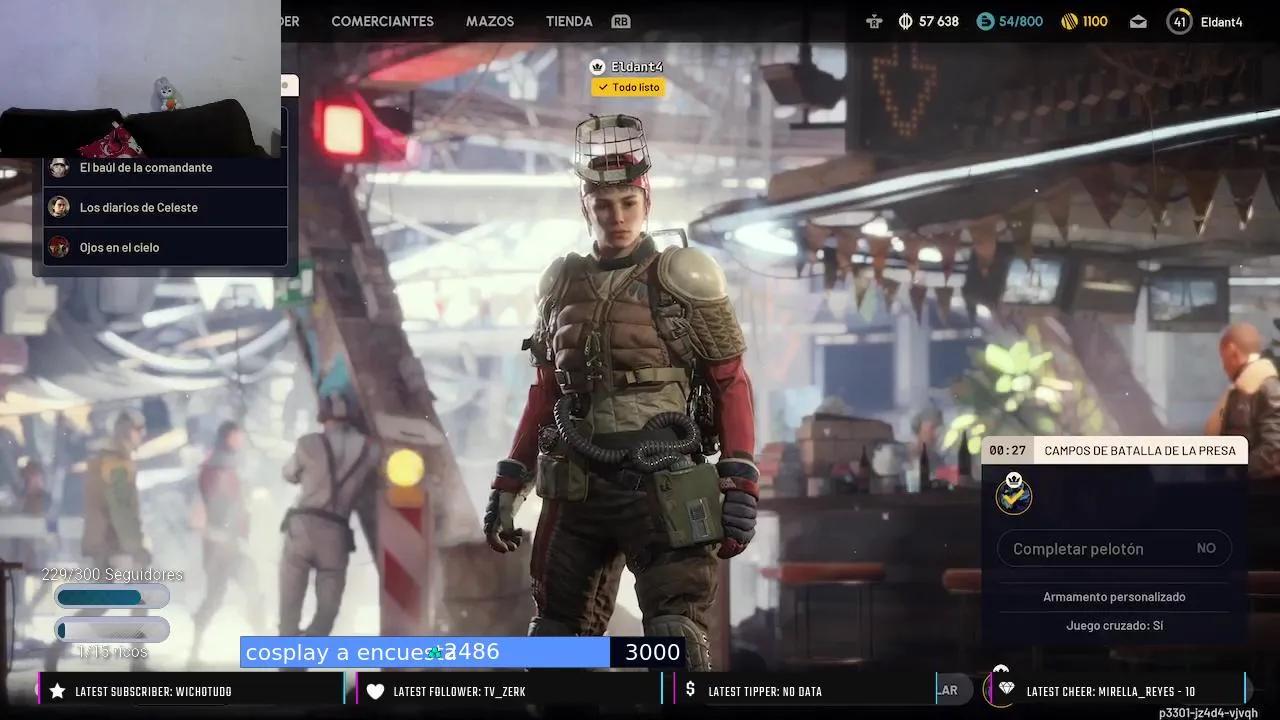Click the coin currency icon showing 57 638
Screen dimensions: 1280x720
point(904,20)
